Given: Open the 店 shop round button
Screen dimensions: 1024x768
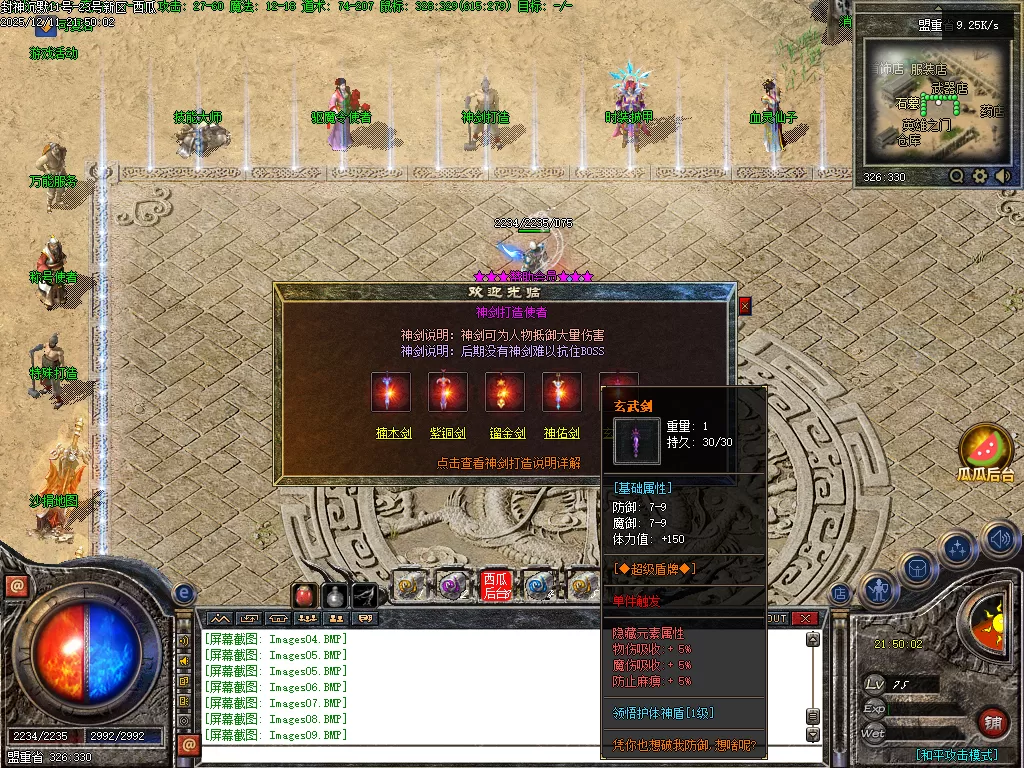Looking at the screenshot, I should [x=840, y=594].
